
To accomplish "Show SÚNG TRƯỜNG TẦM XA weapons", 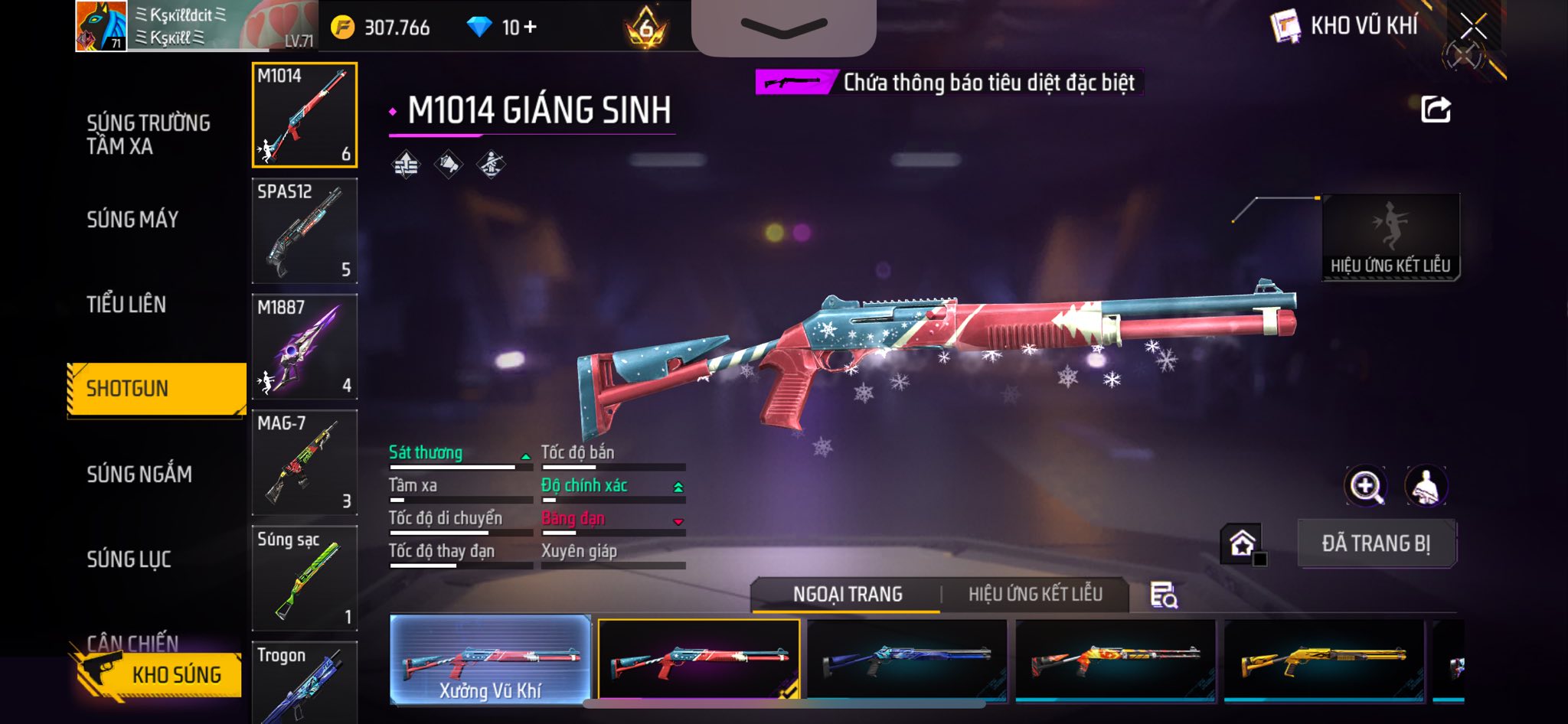I will [148, 135].
